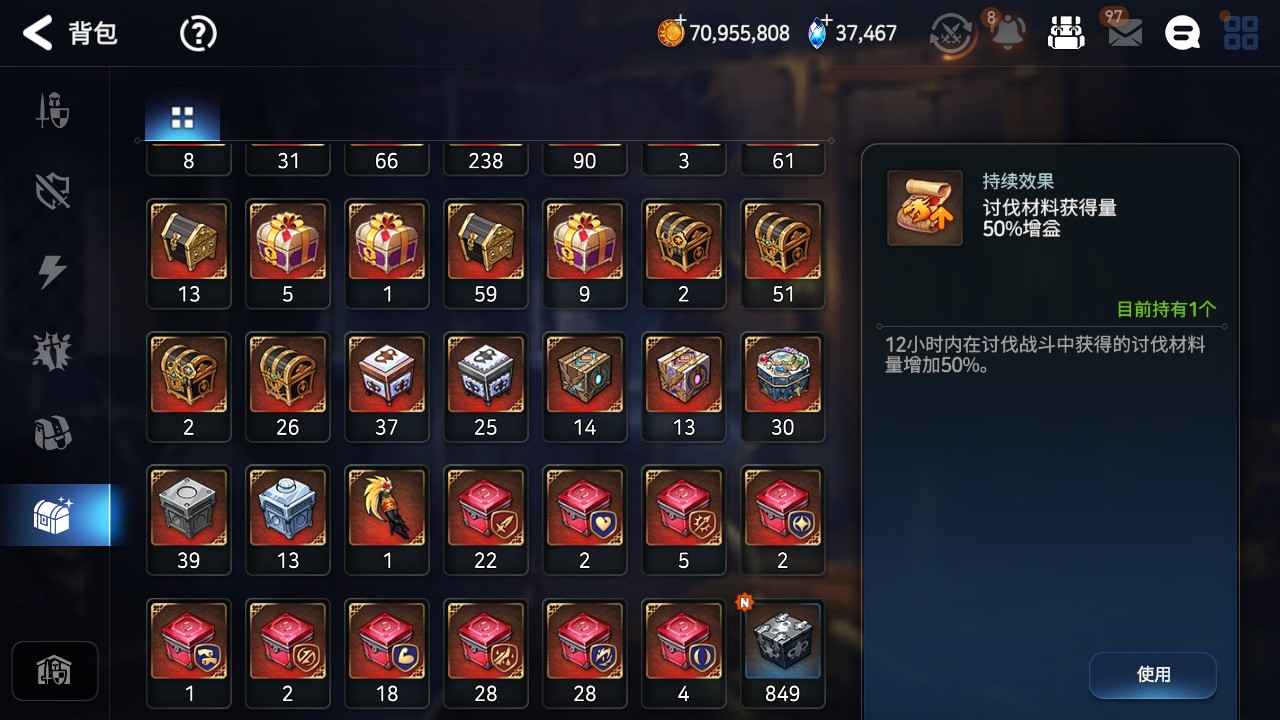Open the notification bell
Screen dimensions: 1280x720
tap(1007, 33)
